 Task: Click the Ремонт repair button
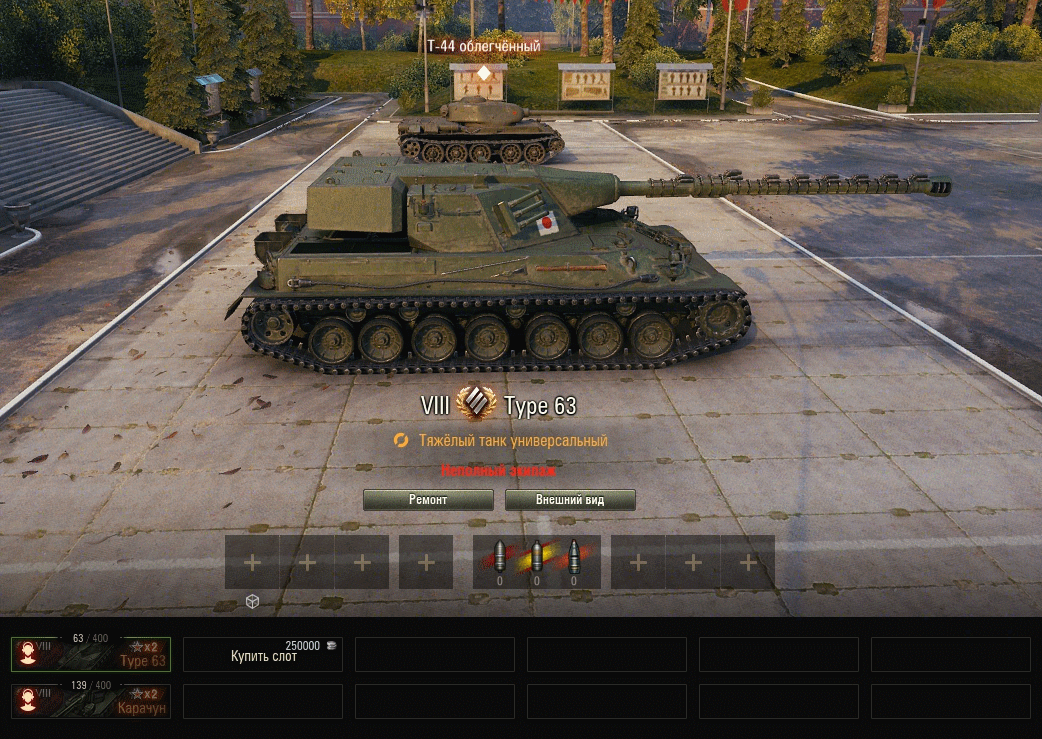coord(428,500)
